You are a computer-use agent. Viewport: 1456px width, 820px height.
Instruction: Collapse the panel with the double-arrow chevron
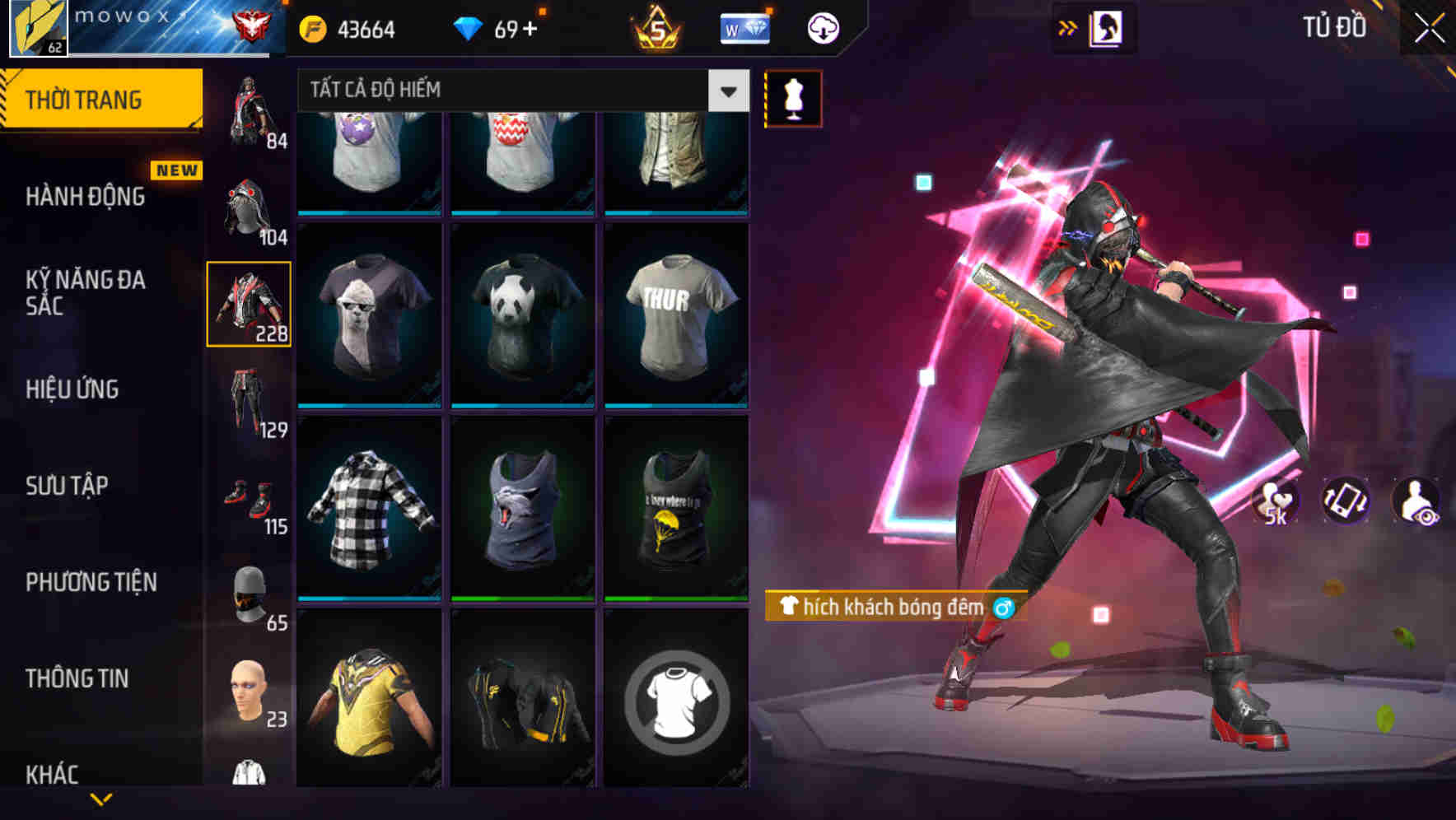coord(1068,27)
